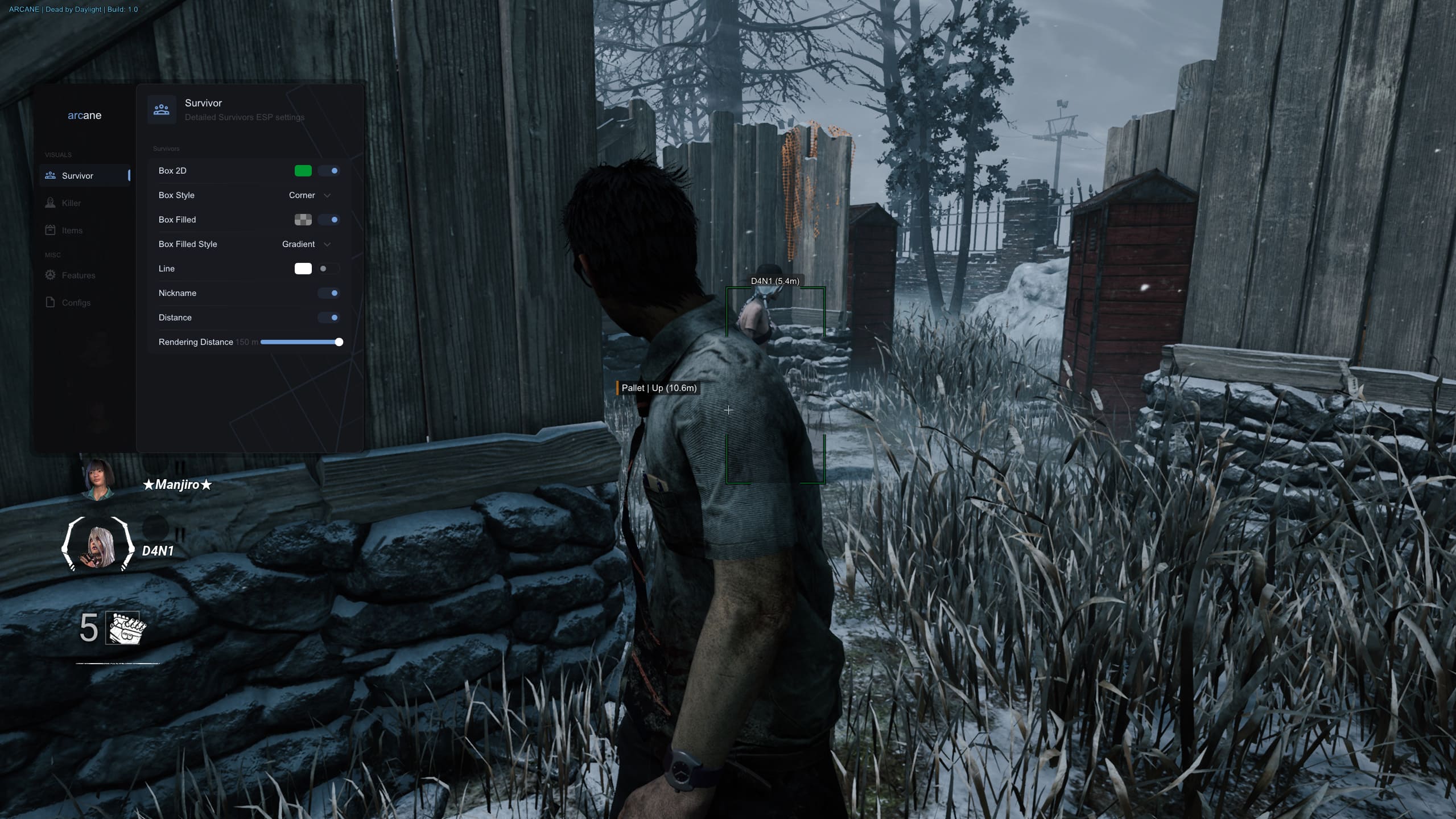The width and height of the screenshot is (1456, 819).
Task: Open the Features page under Misc
Action: point(78,275)
